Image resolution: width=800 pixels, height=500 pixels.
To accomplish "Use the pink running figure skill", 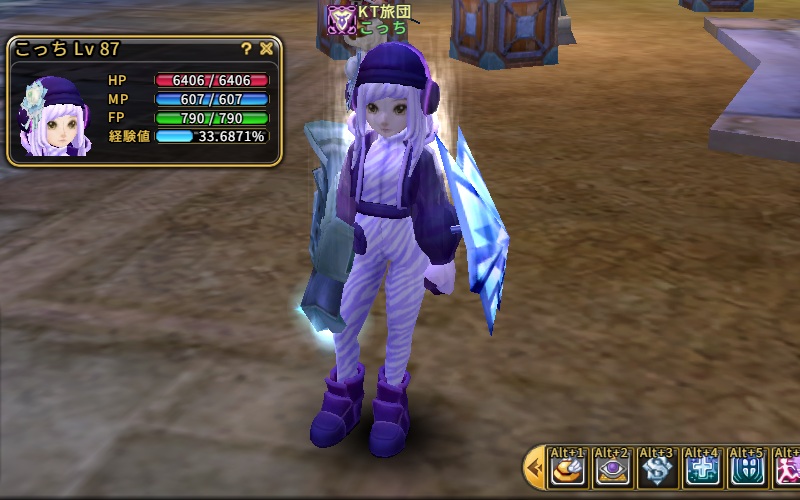I will point(788,469).
